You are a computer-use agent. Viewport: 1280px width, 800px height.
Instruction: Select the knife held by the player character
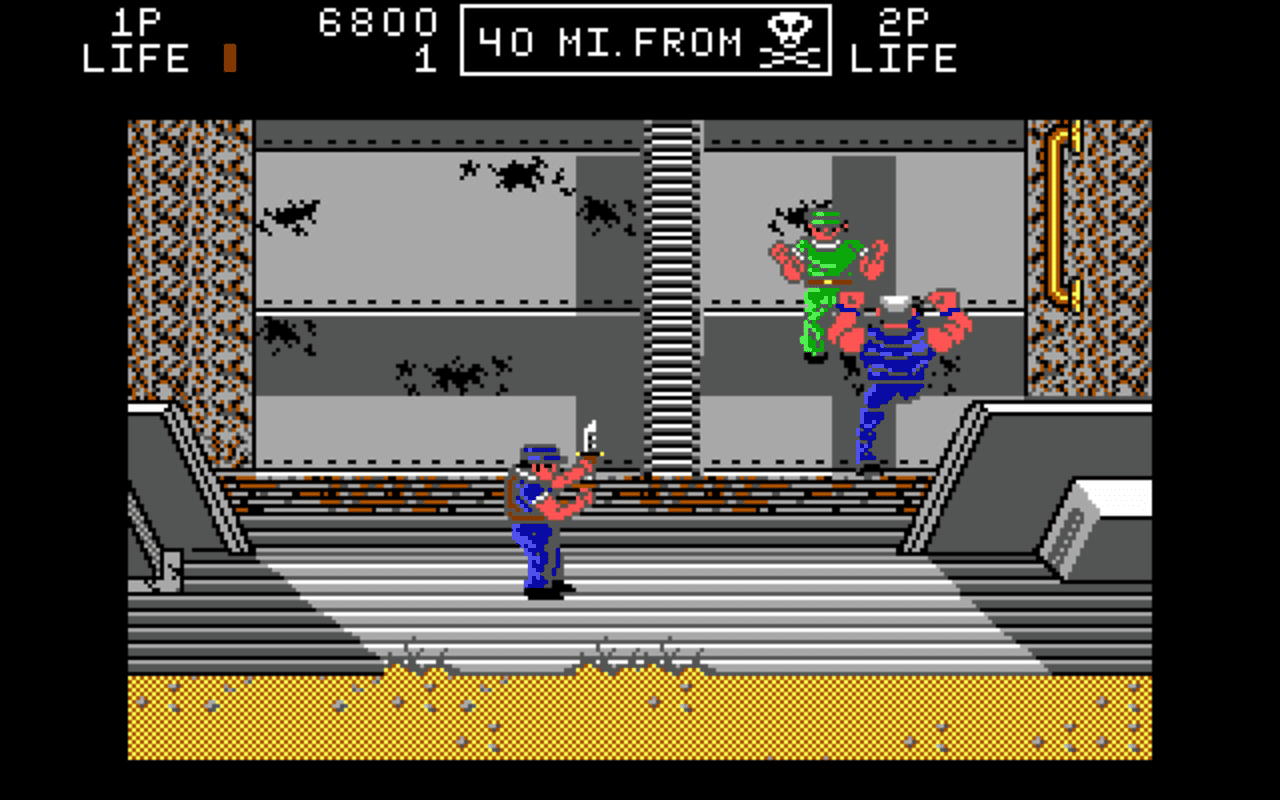592,438
